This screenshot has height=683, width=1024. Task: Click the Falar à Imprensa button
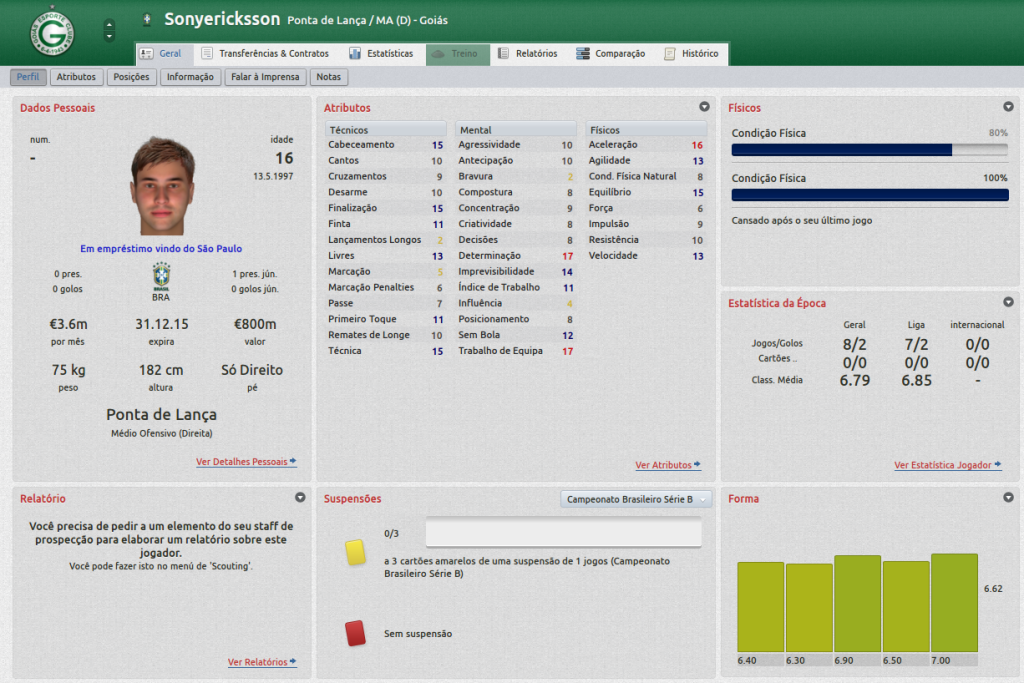click(265, 77)
